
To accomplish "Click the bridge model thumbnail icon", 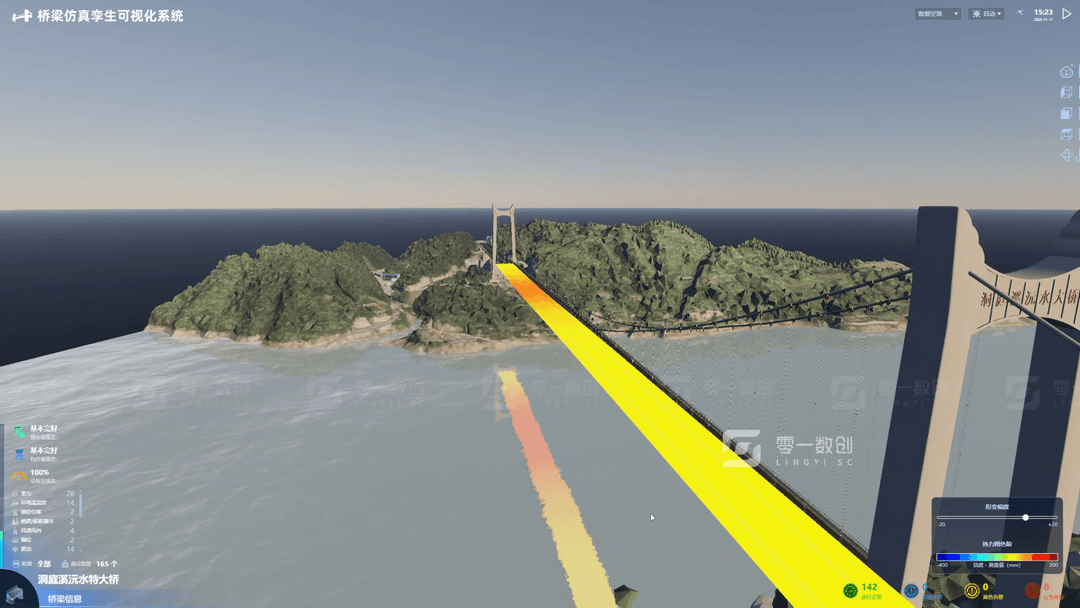I will tap(14, 592).
